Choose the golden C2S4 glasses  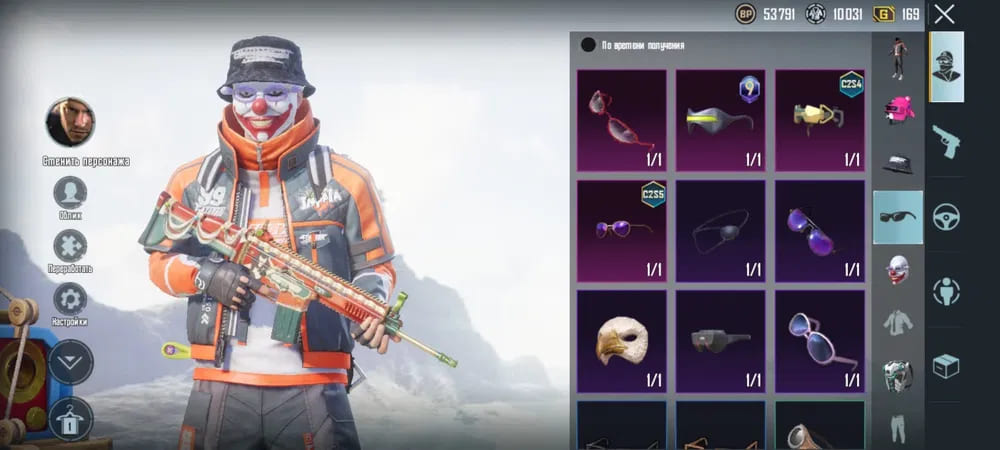click(x=819, y=118)
